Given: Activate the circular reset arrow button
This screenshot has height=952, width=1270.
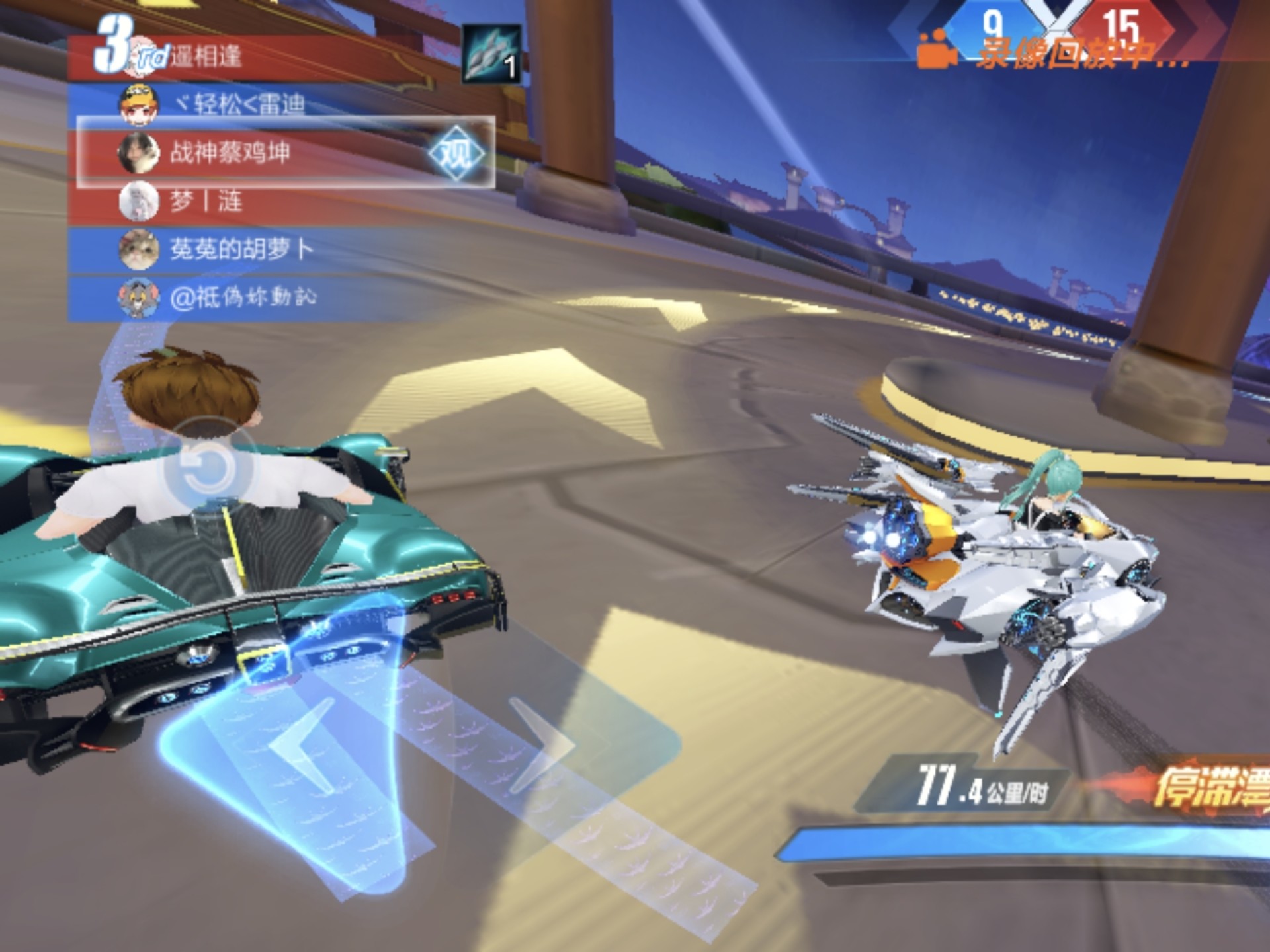Looking at the screenshot, I should point(206,467).
